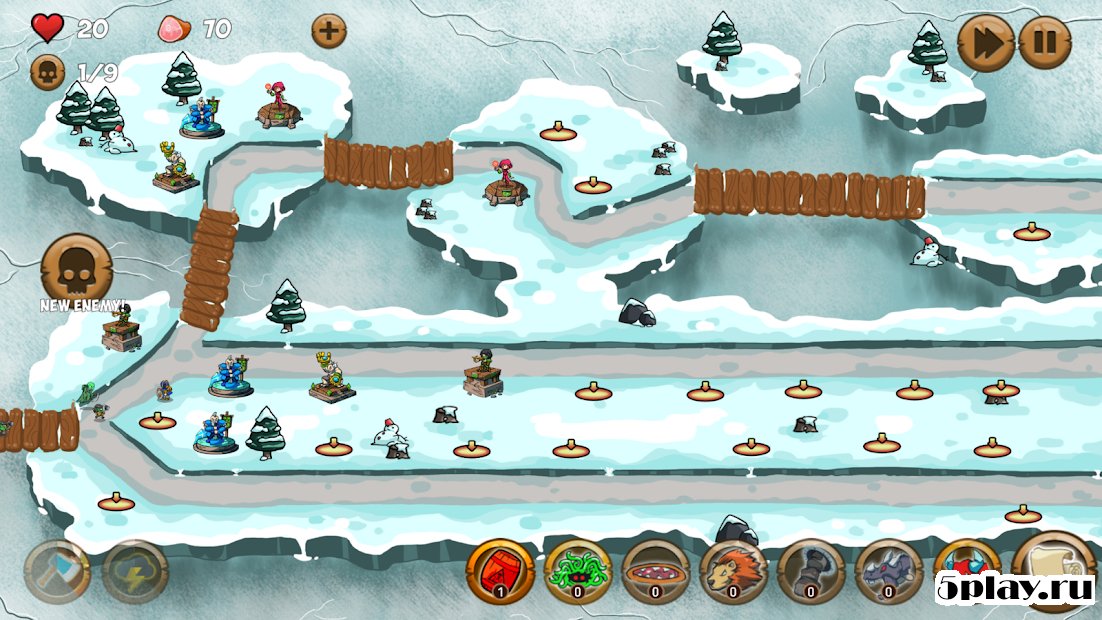Viewport: 1102px width, 620px height.
Task: Select the stone gauntlet fist item
Action: pos(811,572)
